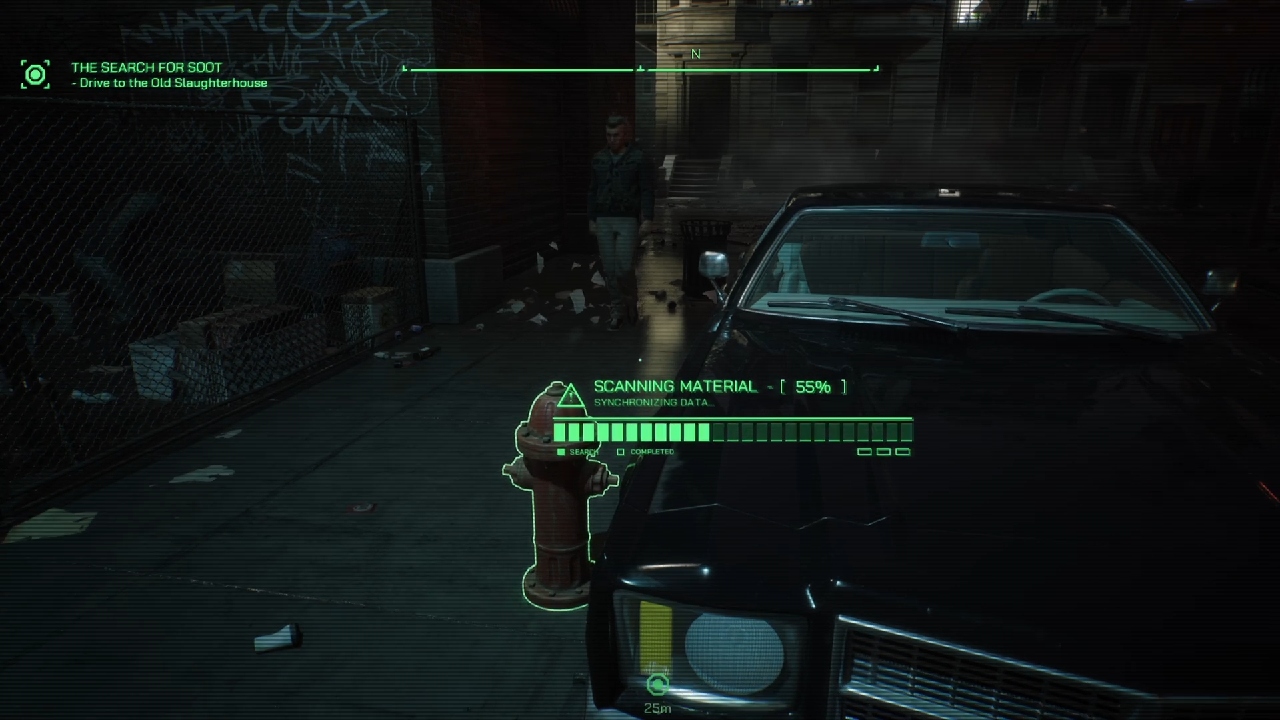Select the green waypoint marker showing 25m
The width and height of the screenshot is (1280, 720).
coord(657,685)
